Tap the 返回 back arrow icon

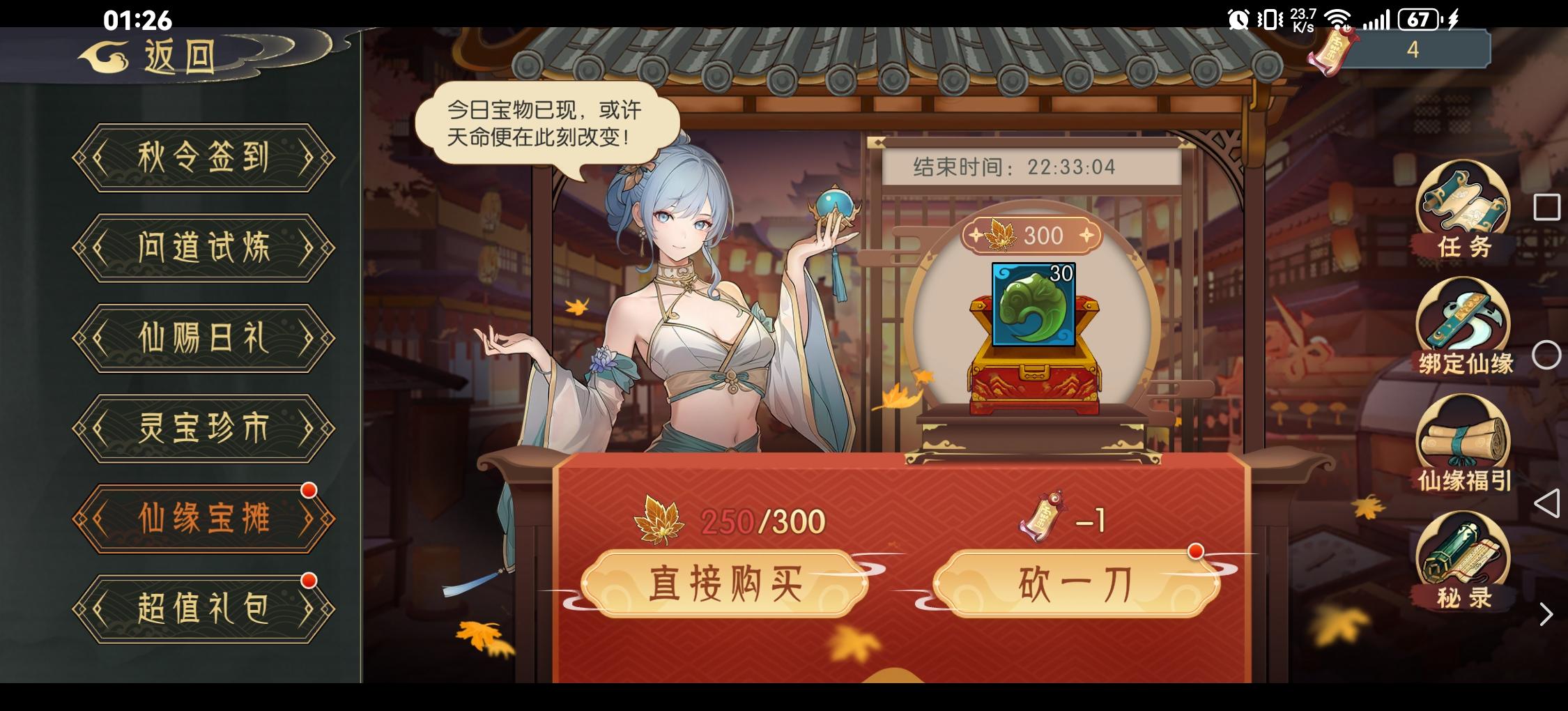click(x=105, y=56)
